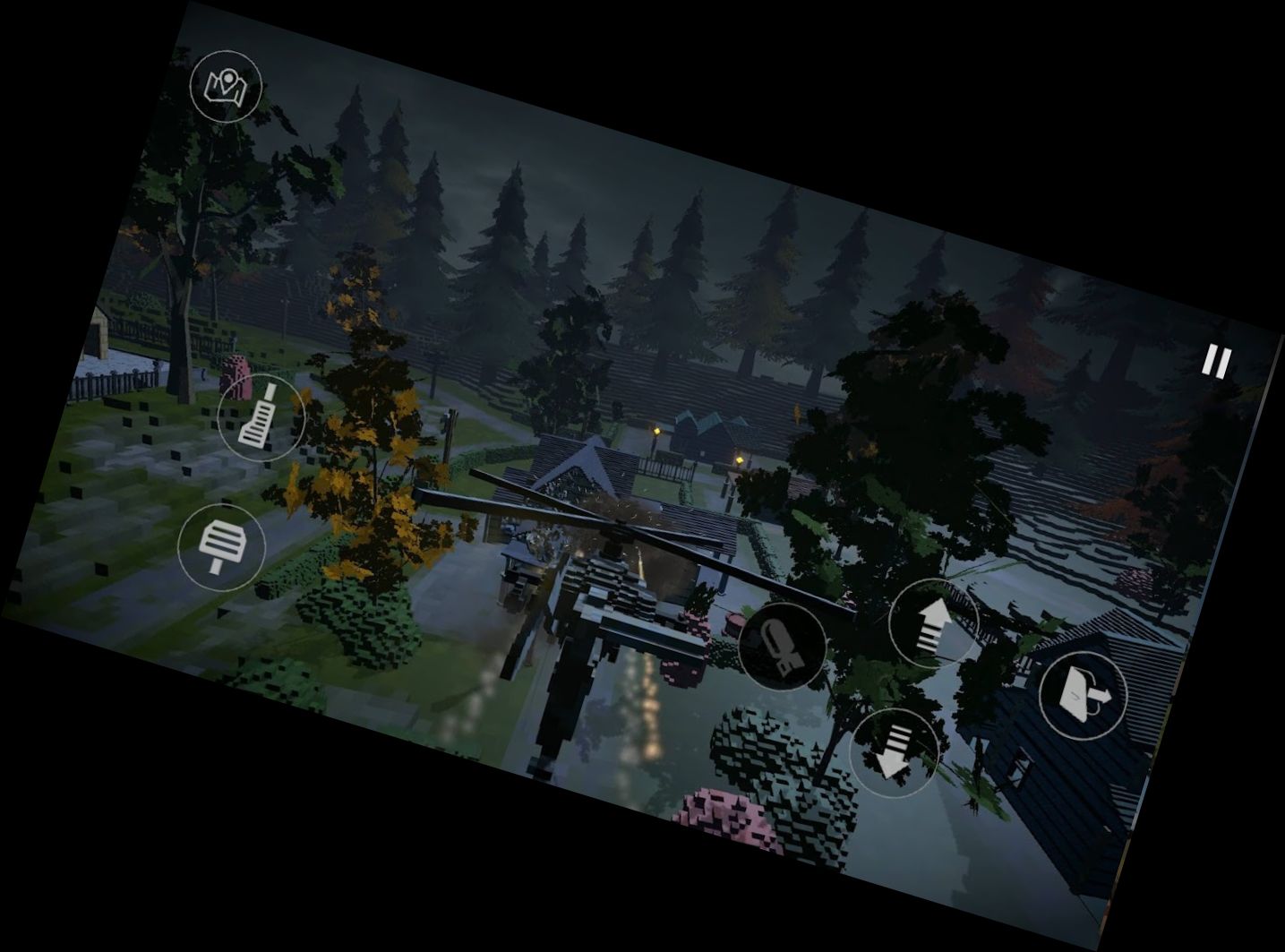This screenshot has width=1285, height=952.
Task: Exit the helicopter with the door button
Action: (x=1082, y=695)
